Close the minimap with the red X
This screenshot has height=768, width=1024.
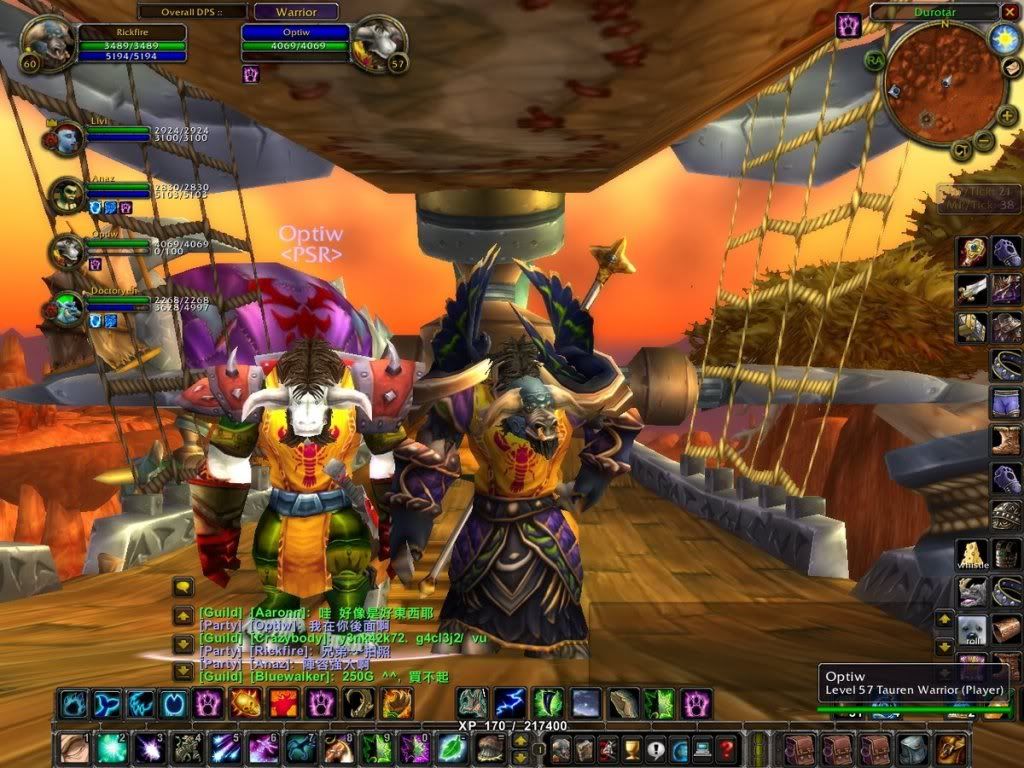click(x=1010, y=13)
